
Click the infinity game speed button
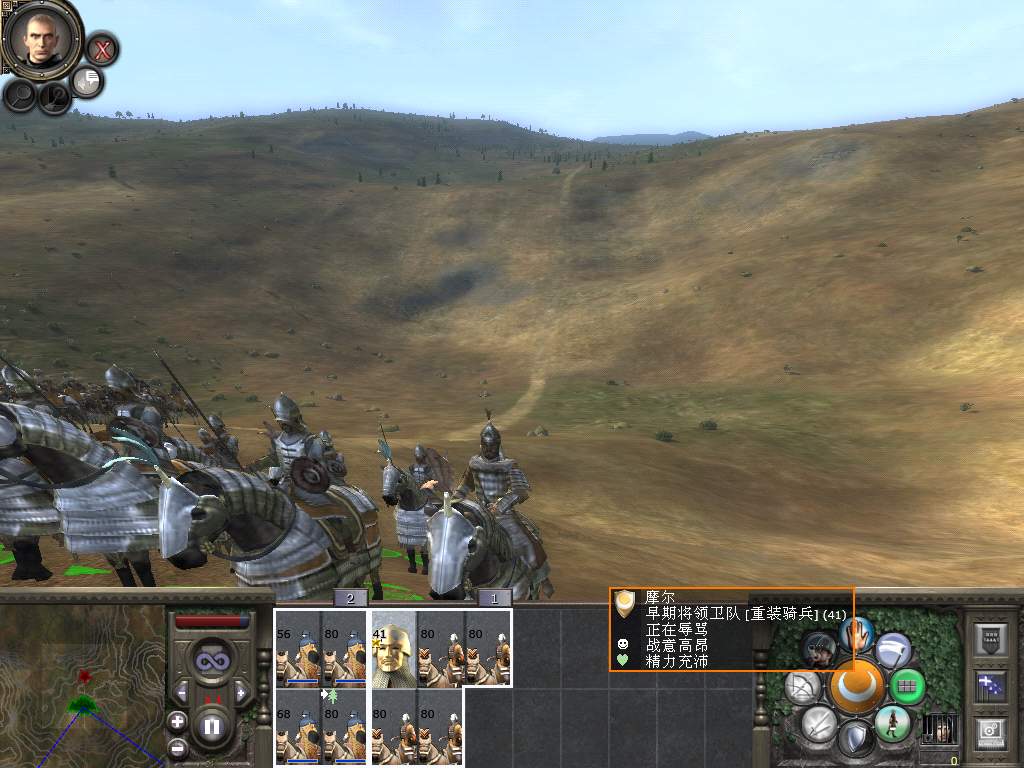pos(211,661)
